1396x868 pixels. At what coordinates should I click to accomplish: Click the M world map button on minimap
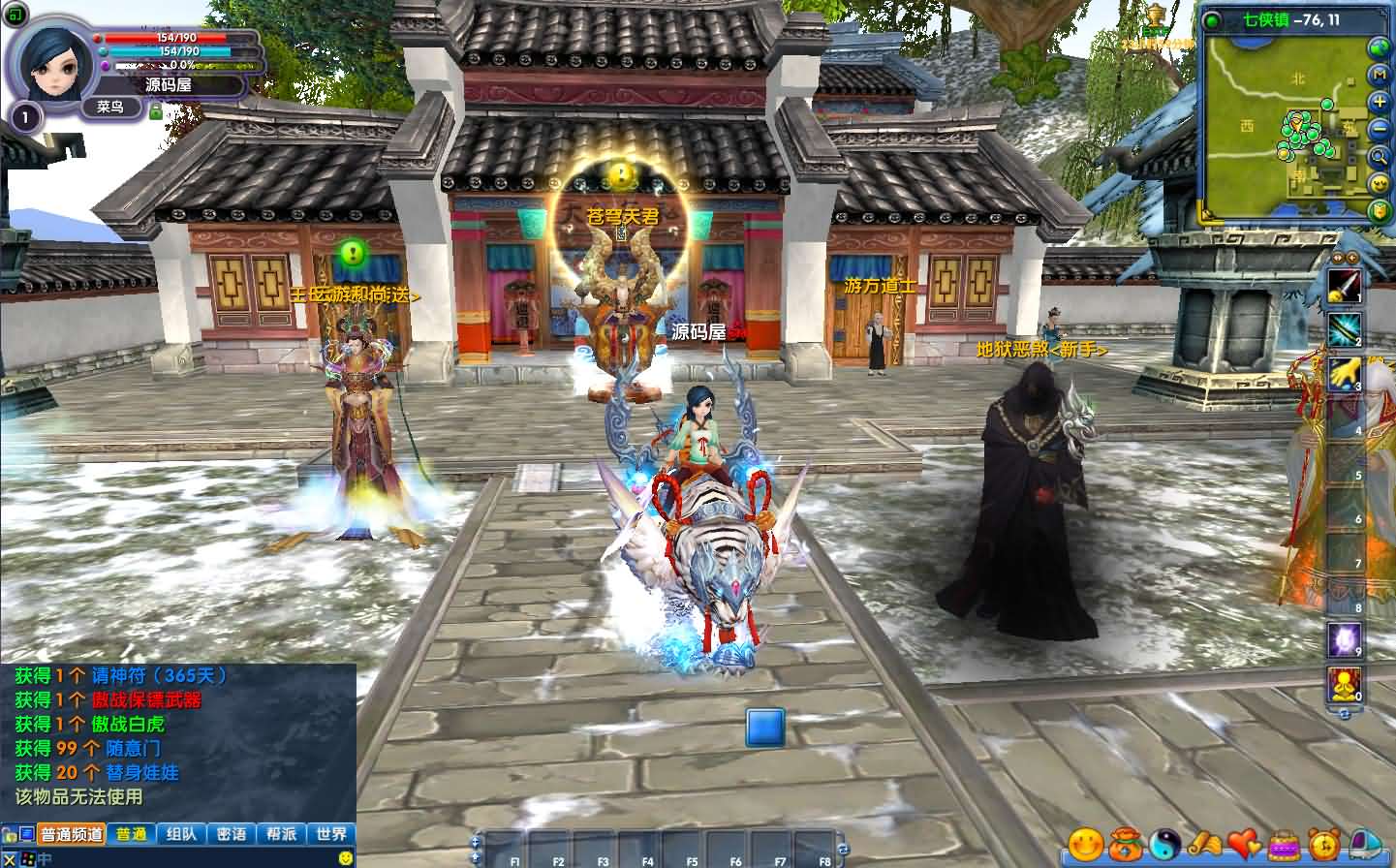pyautogui.click(x=1378, y=76)
